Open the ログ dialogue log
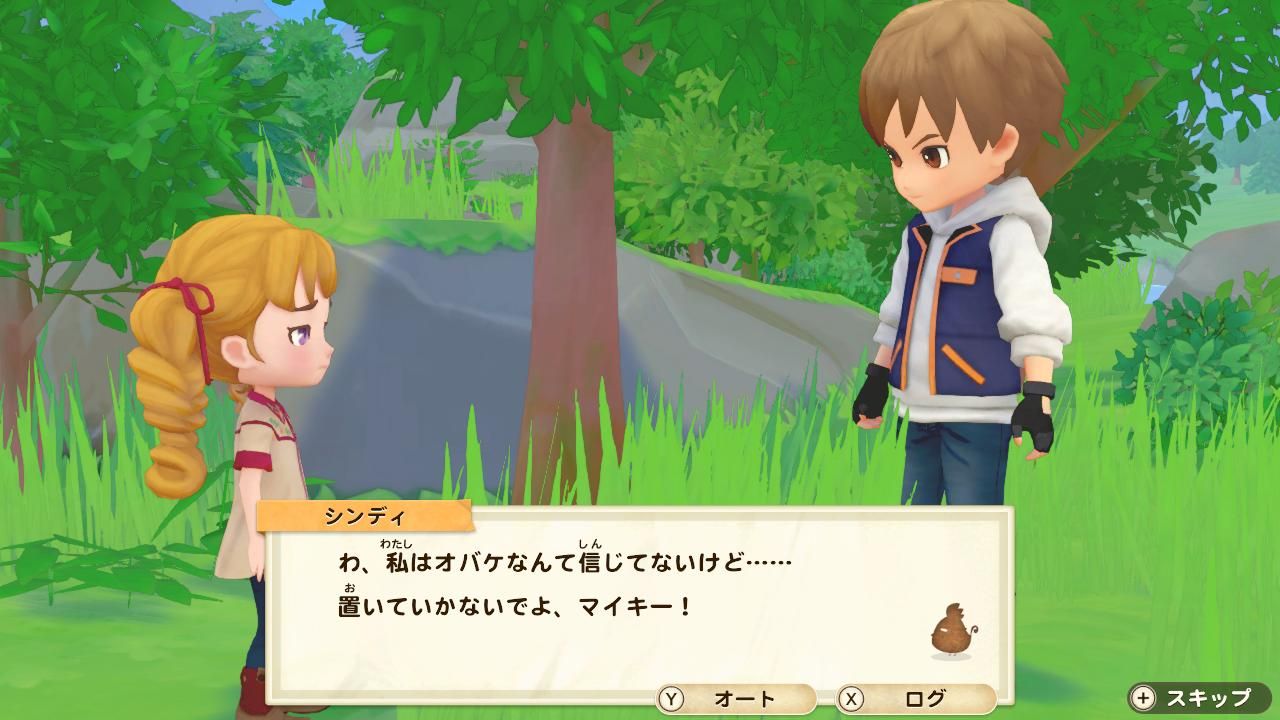The image size is (1280, 720). tap(915, 699)
